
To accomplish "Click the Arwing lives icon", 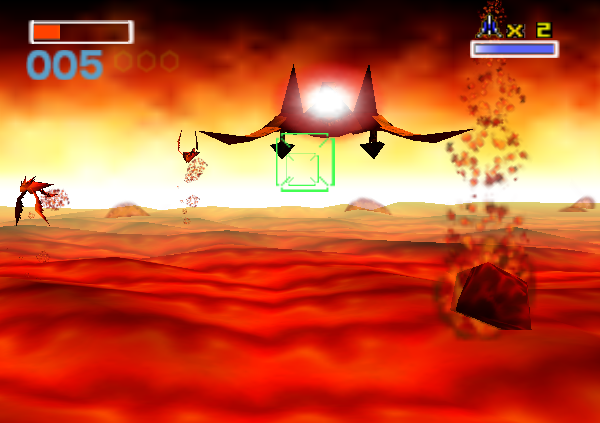I will (489, 25).
